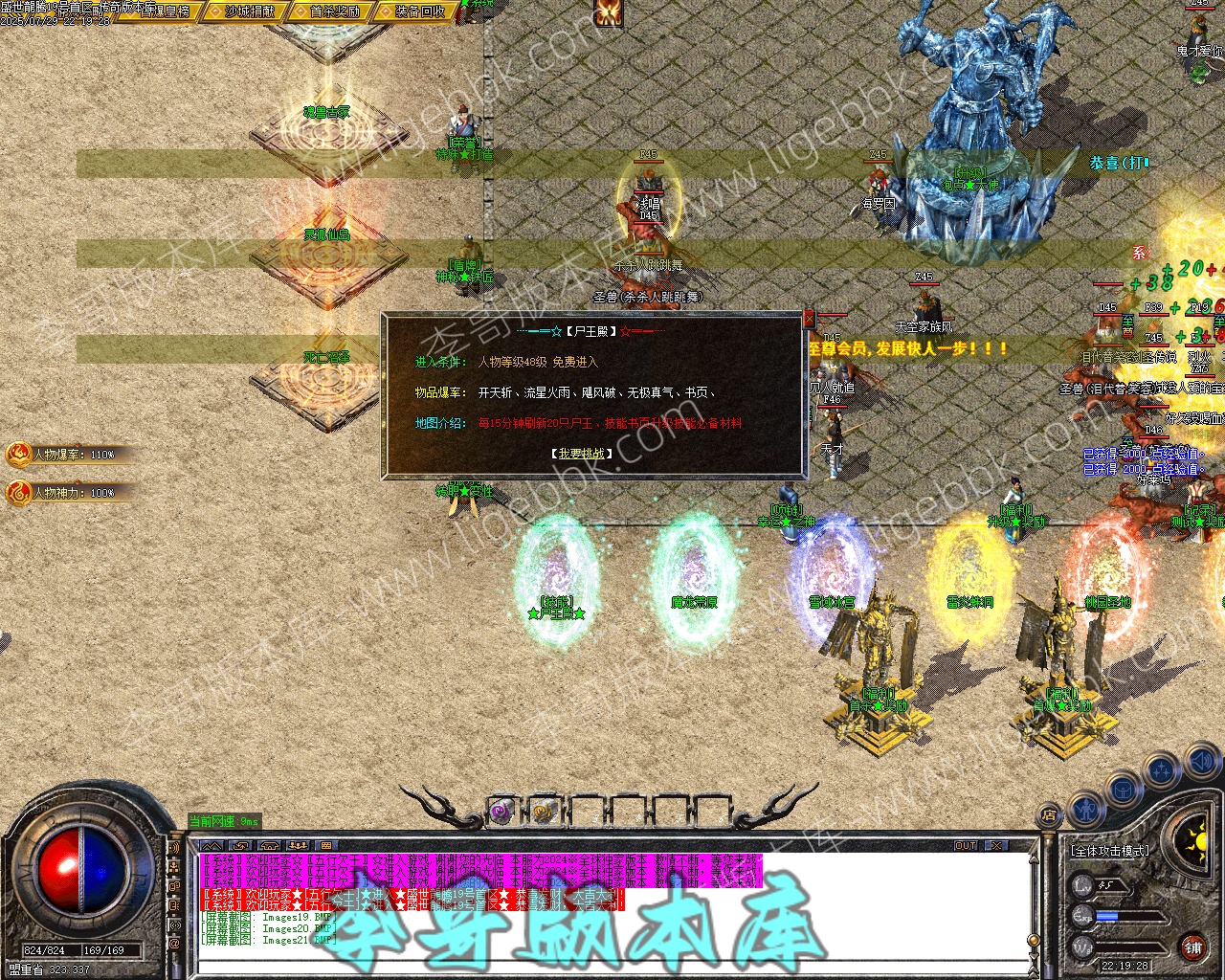Viewport: 1225px width, 980px height.
Task: Open the group members chat toolbar icon
Action: tap(298, 846)
